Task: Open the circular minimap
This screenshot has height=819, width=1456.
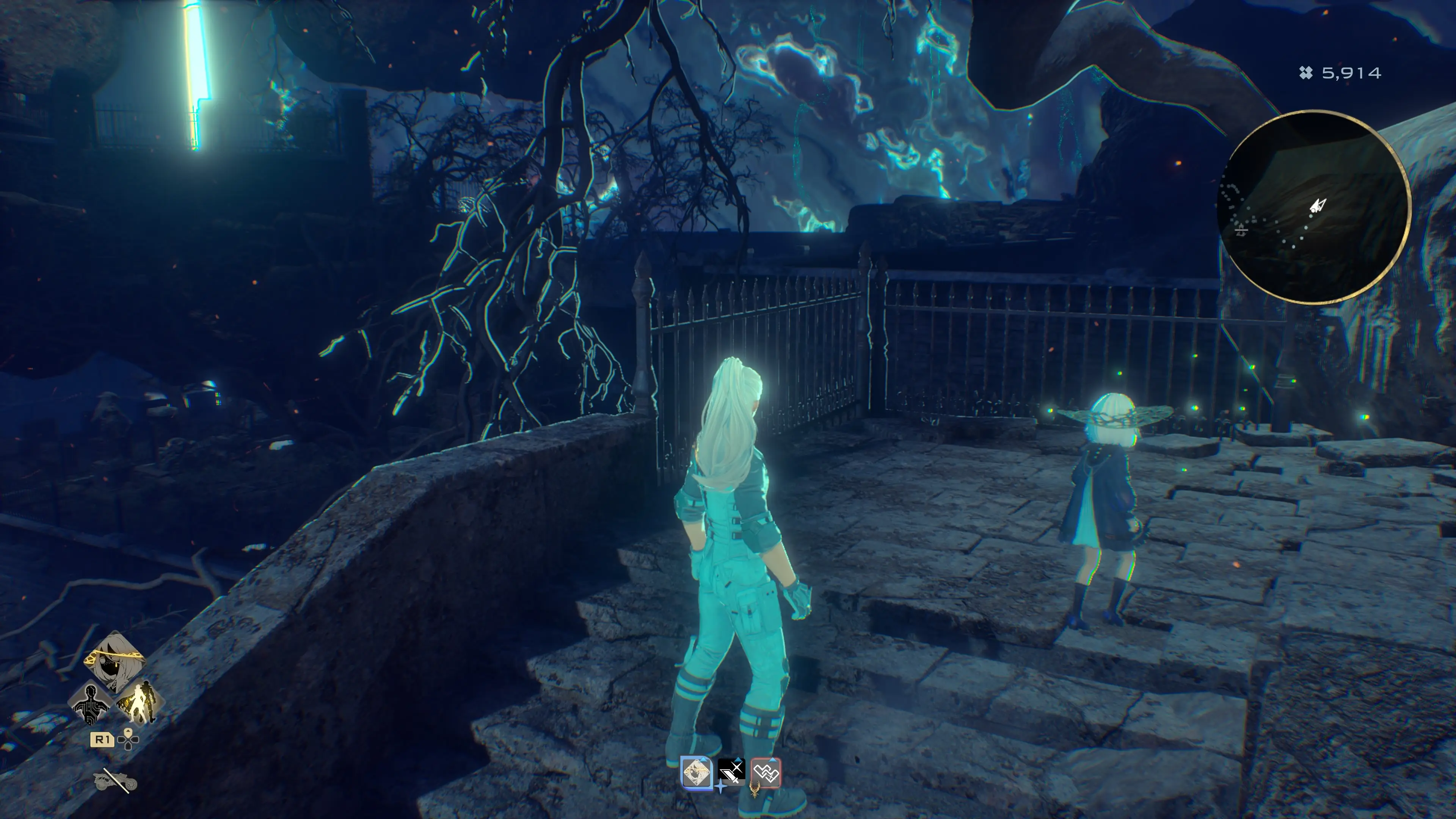Action: coord(1313,207)
